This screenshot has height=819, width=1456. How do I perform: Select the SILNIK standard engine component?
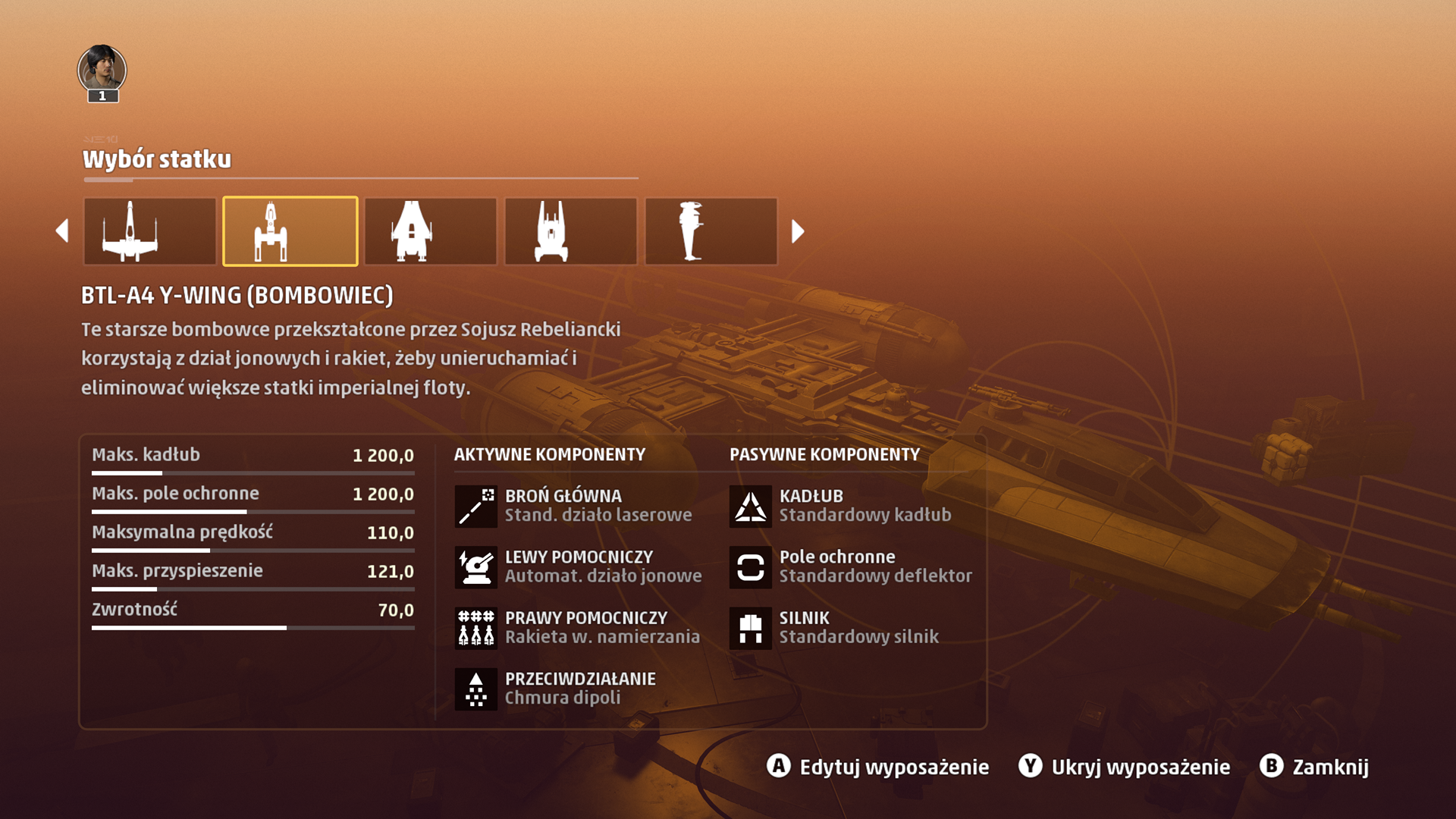coord(834,628)
